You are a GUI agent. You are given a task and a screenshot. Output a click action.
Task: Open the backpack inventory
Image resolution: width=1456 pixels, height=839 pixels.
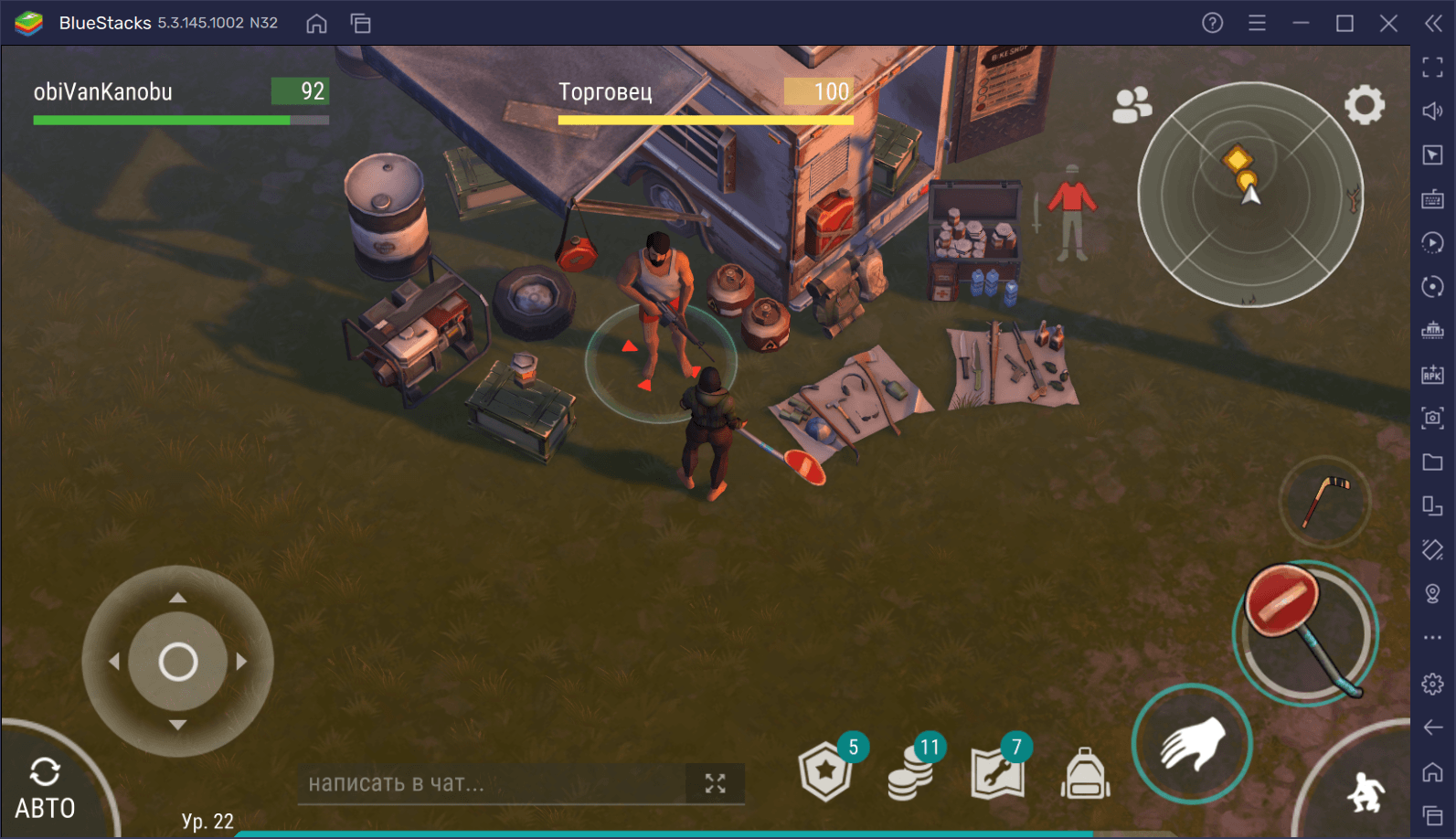[1085, 775]
